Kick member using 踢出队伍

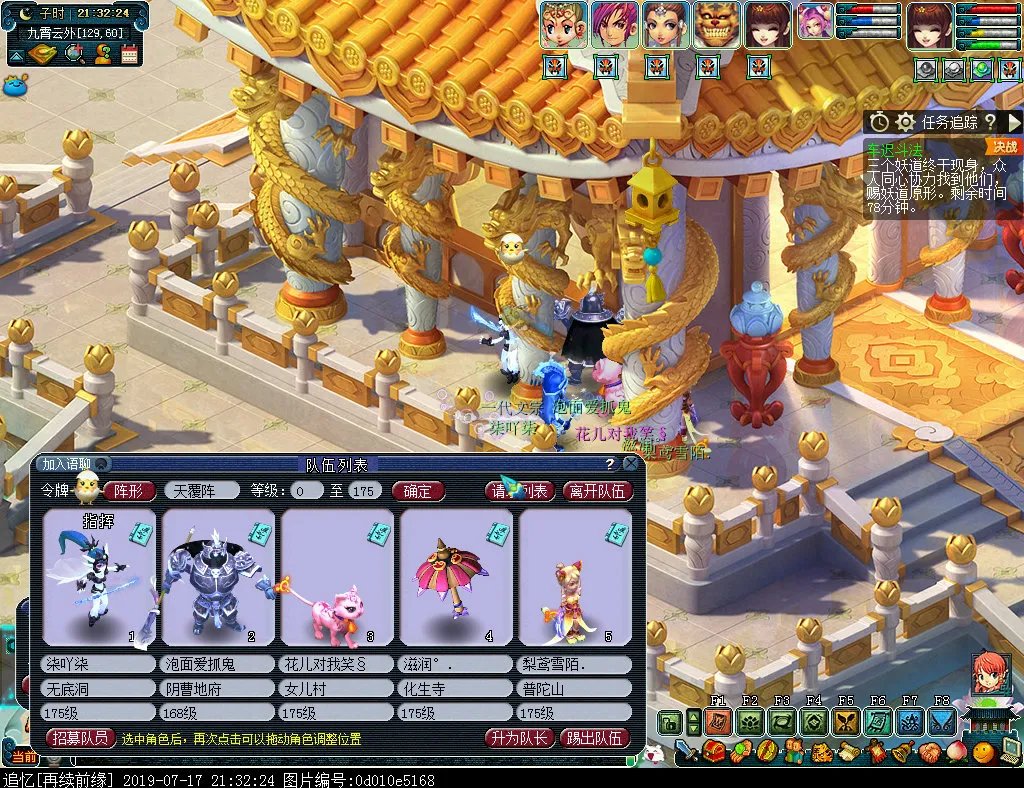pos(594,738)
